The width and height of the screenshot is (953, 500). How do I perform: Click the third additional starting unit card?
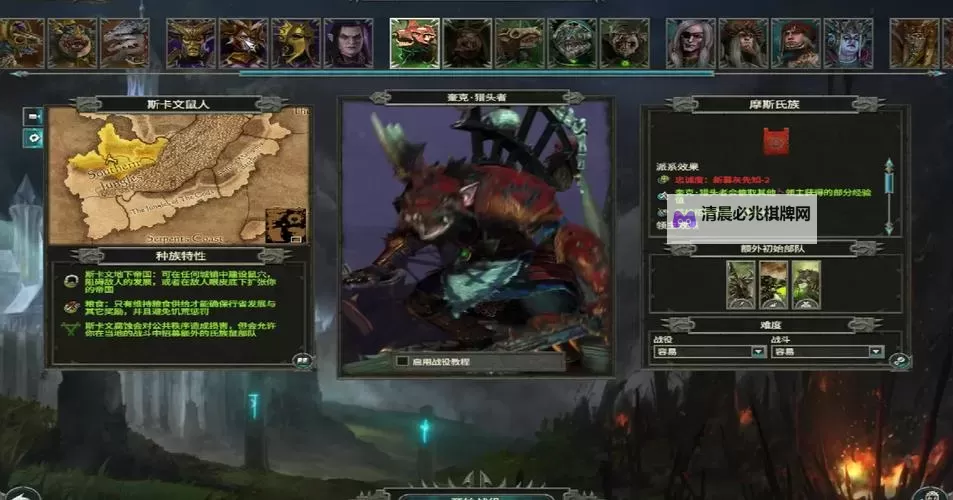806,285
